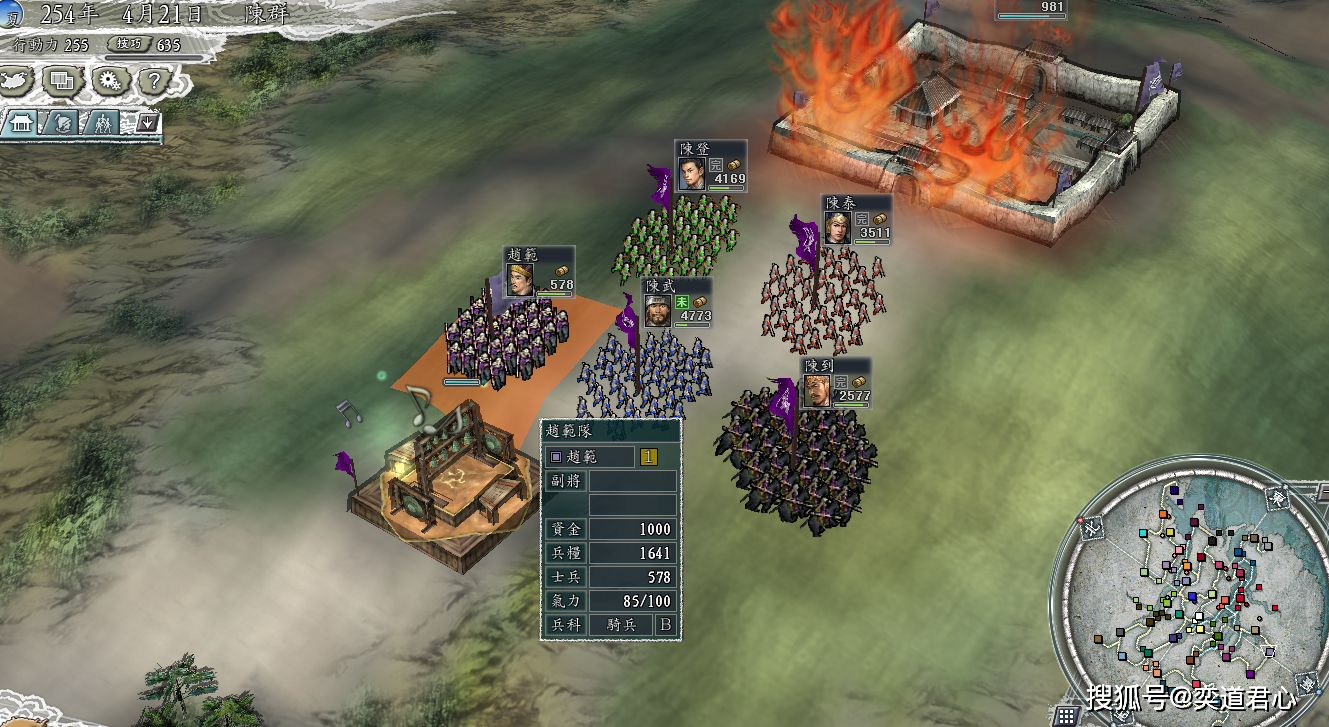
Task: Open the 技巧 technique points button
Action: [129, 44]
